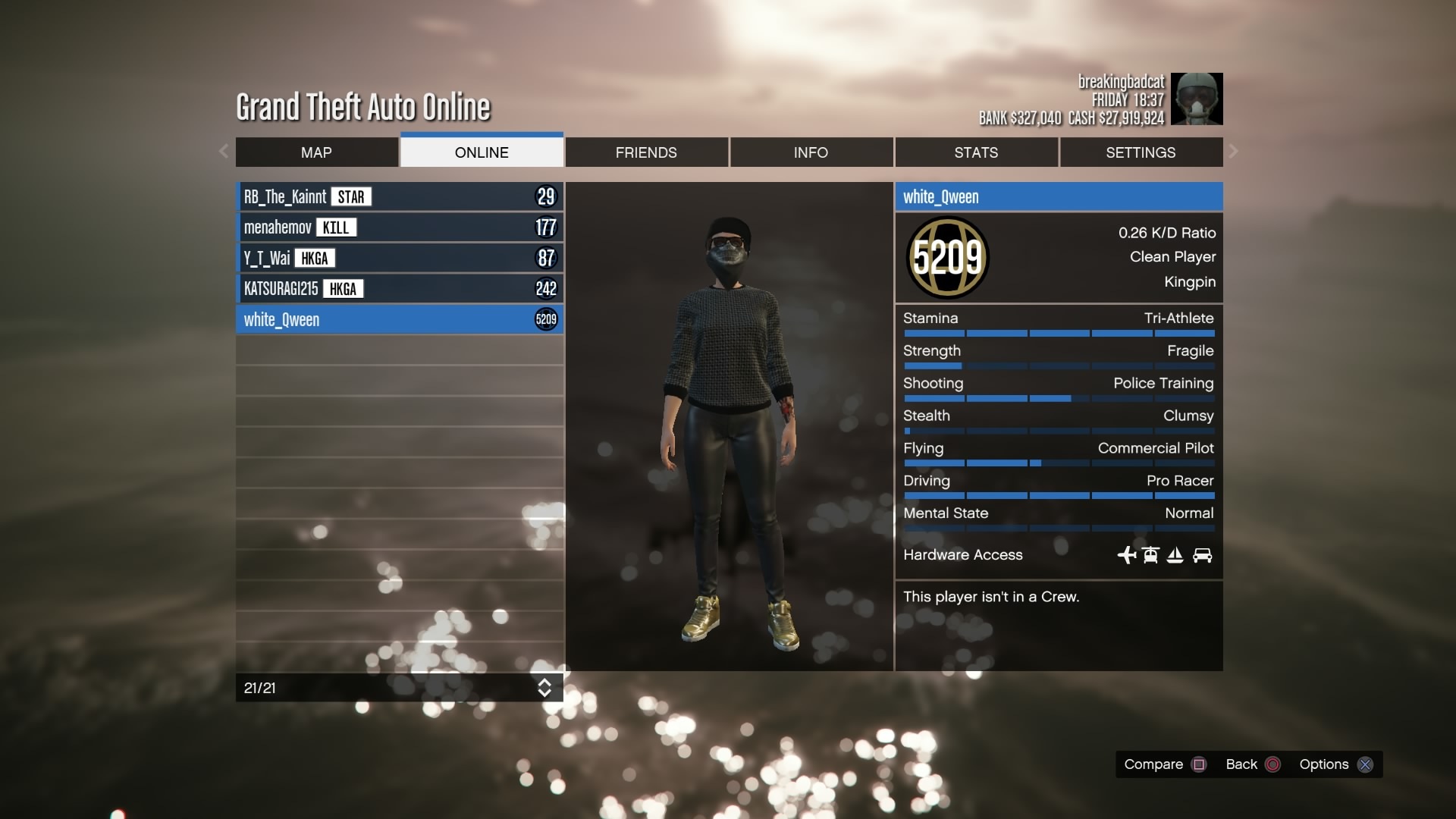The width and height of the screenshot is (1456, 819).
Task: Select player RB_The_Kainnt in the list
Action: pos(400,197)
